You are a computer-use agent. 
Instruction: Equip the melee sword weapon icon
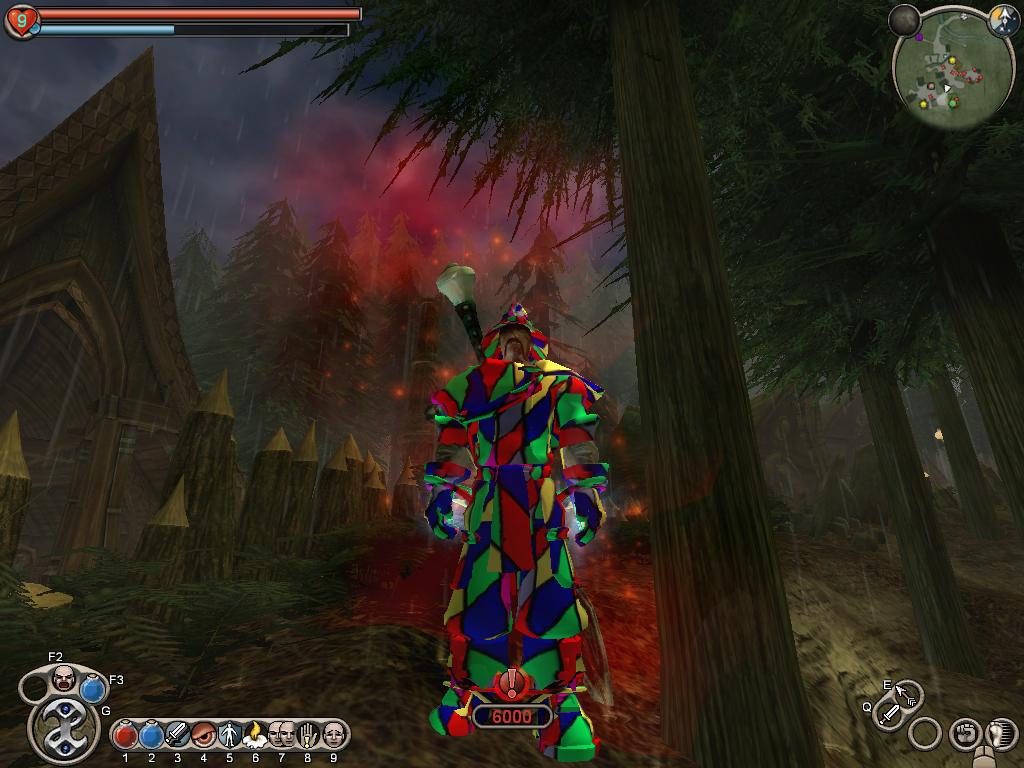pyautogui.click(x=889, y=714)
